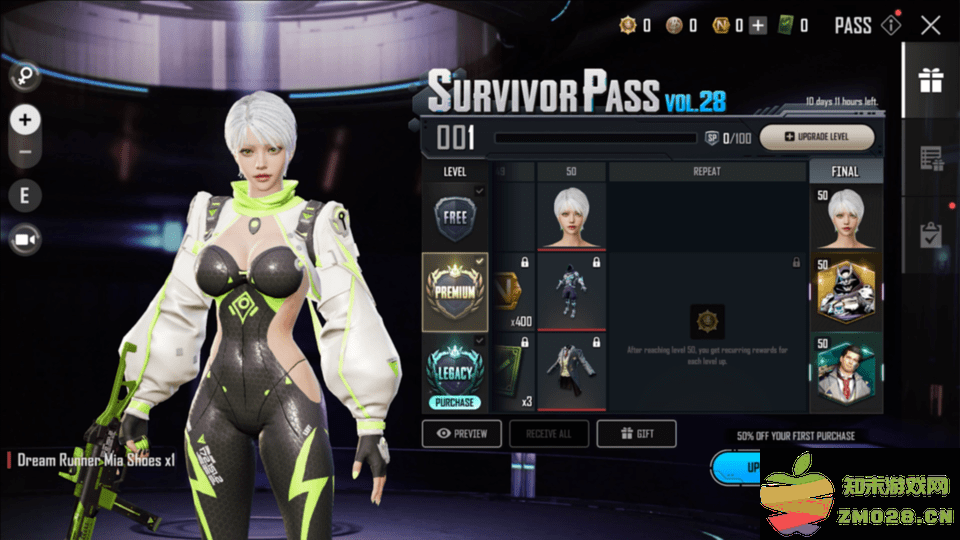Select the Premium pass tier
This screenshot has height=540, width=960.
coord(455,291)
